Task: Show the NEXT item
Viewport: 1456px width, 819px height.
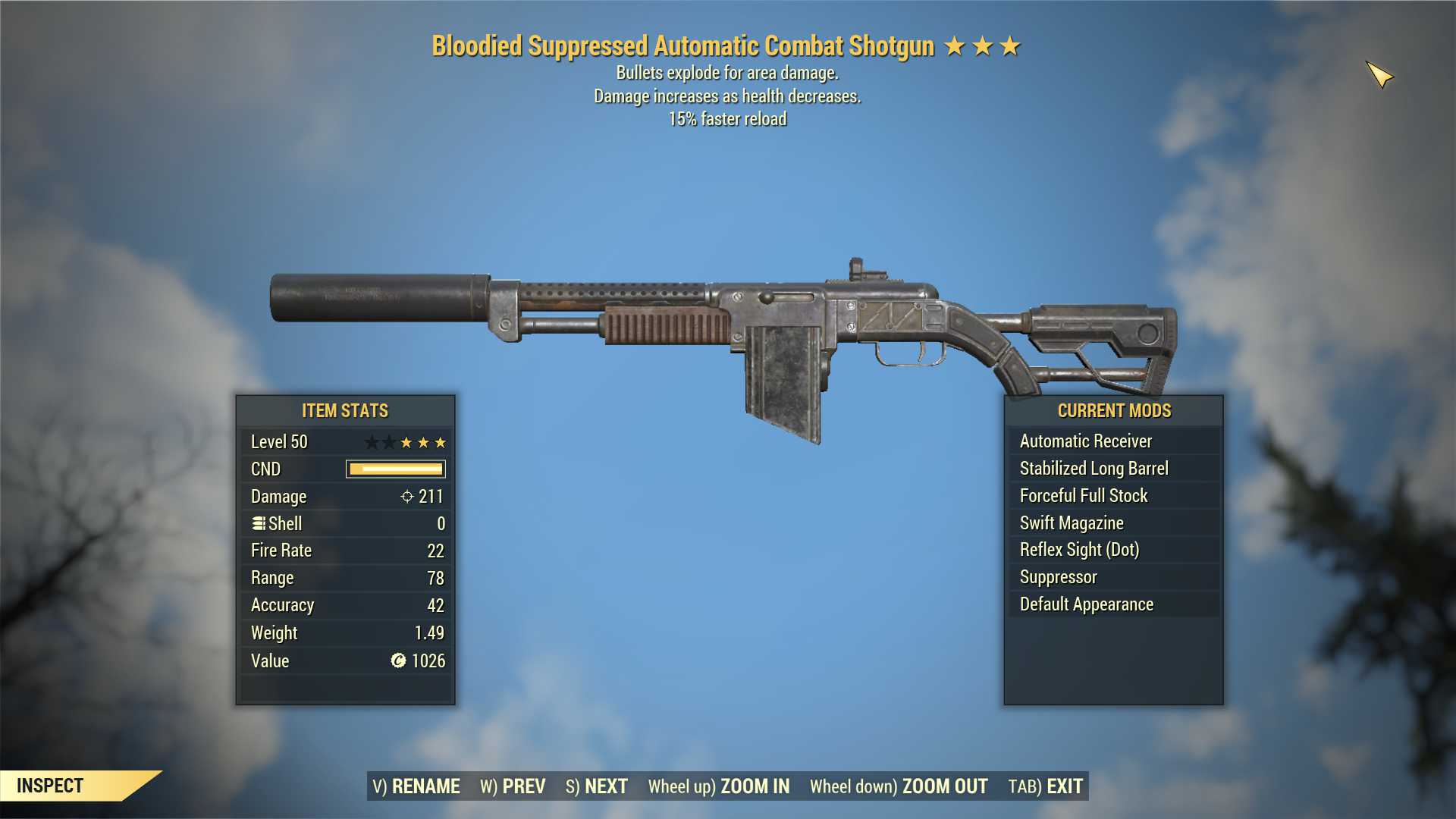Action: coord(597,786)
